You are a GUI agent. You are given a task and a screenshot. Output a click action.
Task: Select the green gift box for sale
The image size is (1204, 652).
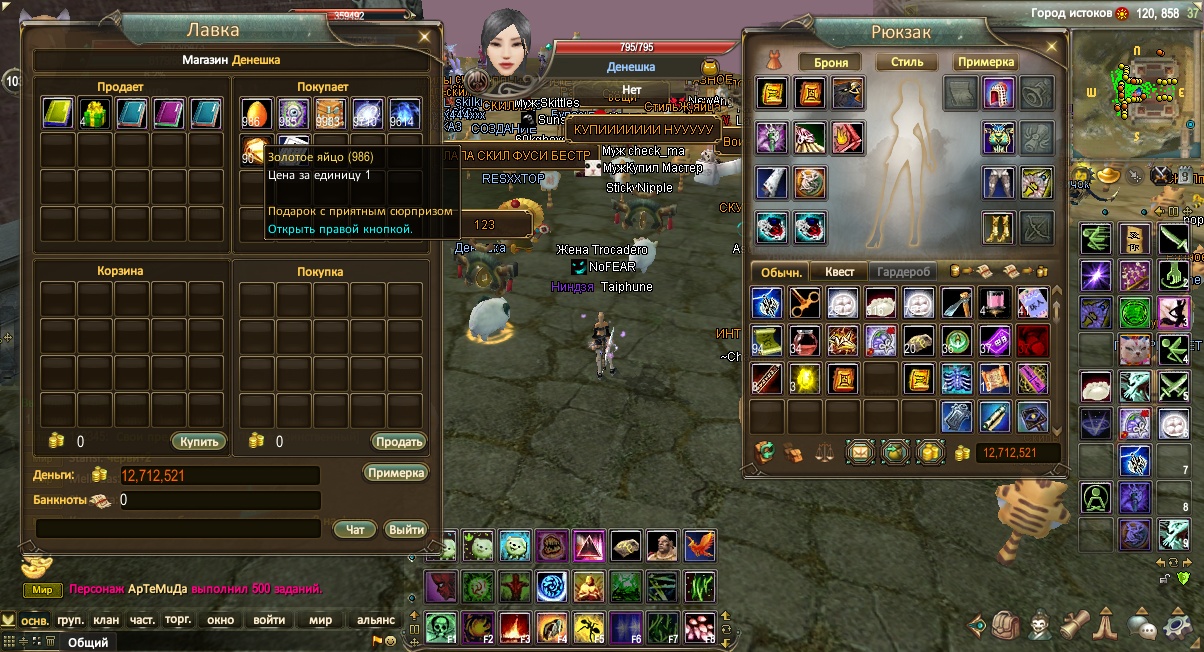coord(96,113)
